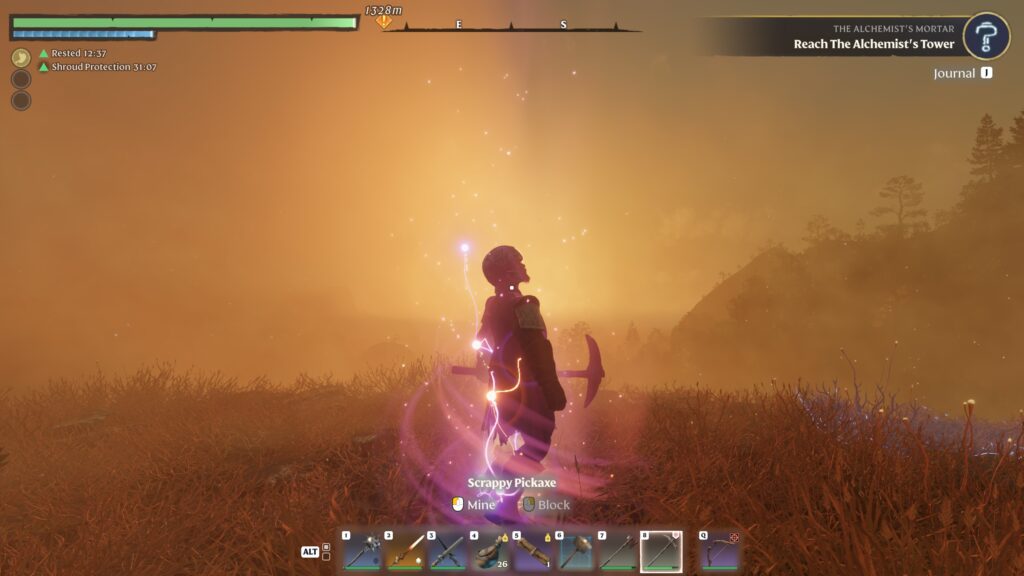
Task: Click the orange quest marker on the compass
Action: 383,21
